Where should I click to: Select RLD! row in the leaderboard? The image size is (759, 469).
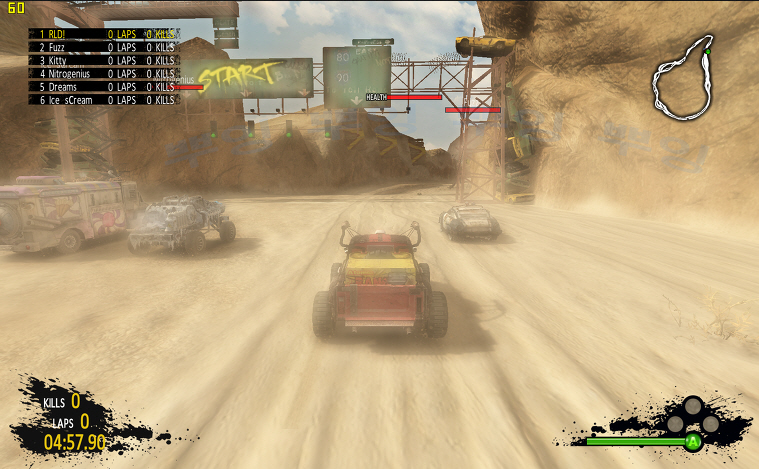104,33
